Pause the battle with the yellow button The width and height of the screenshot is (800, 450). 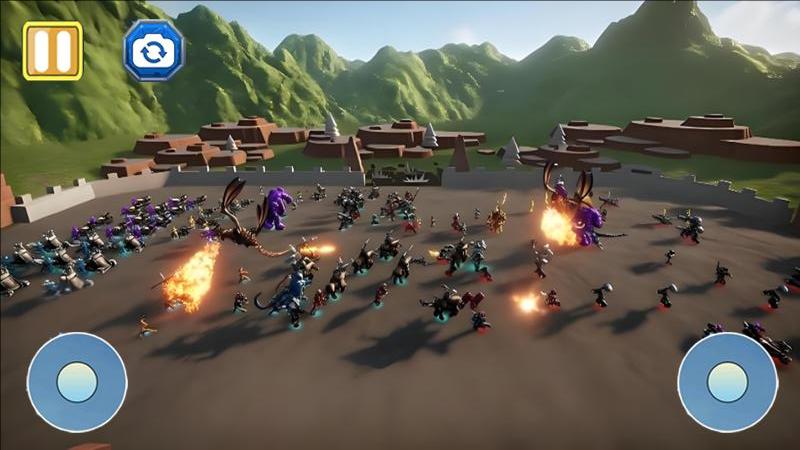click(x=52, y=50)
